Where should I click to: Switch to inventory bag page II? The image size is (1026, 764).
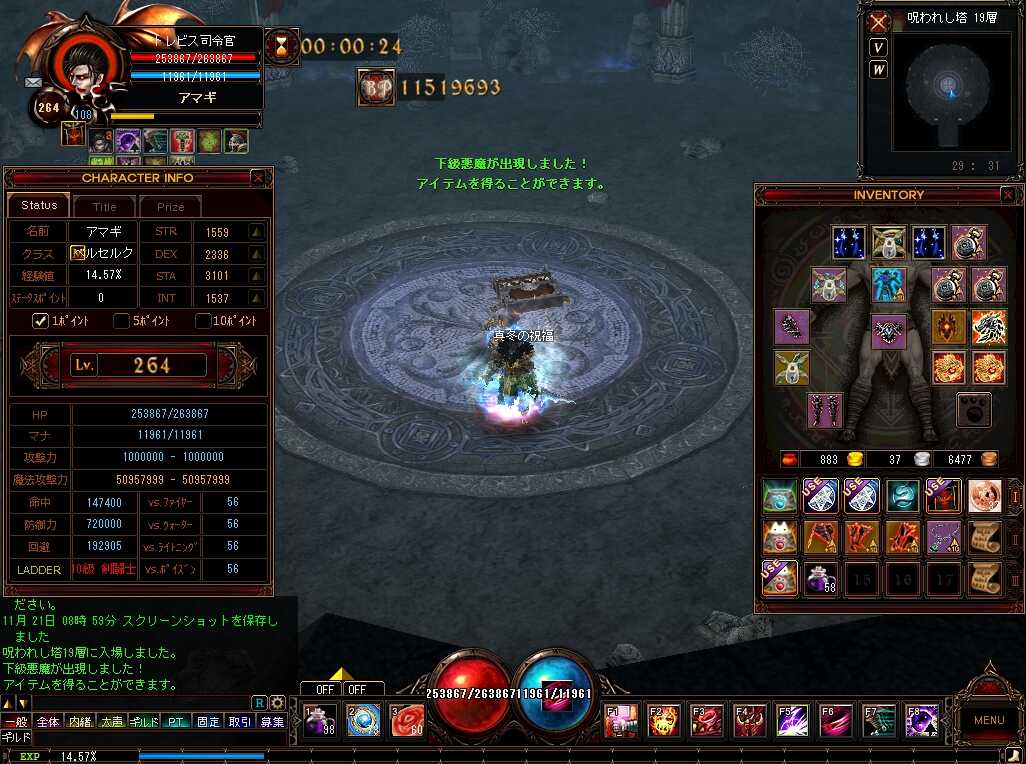1011,537
